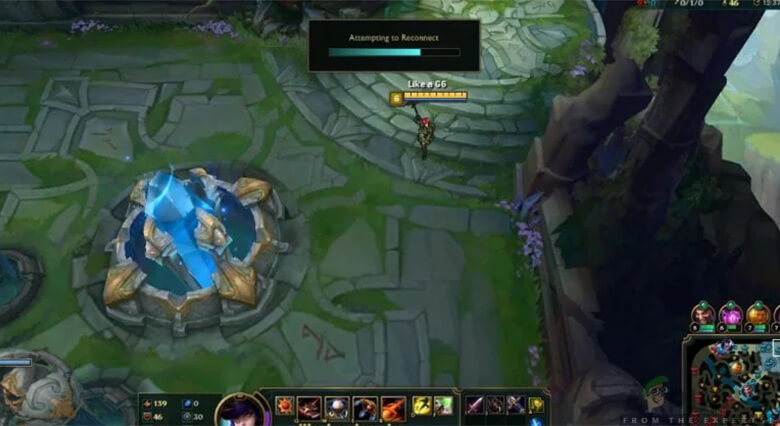The height and width of the screenshot is (426, 780).
Task: Click the minimap in the corner
Action: [x=733, y=381]
